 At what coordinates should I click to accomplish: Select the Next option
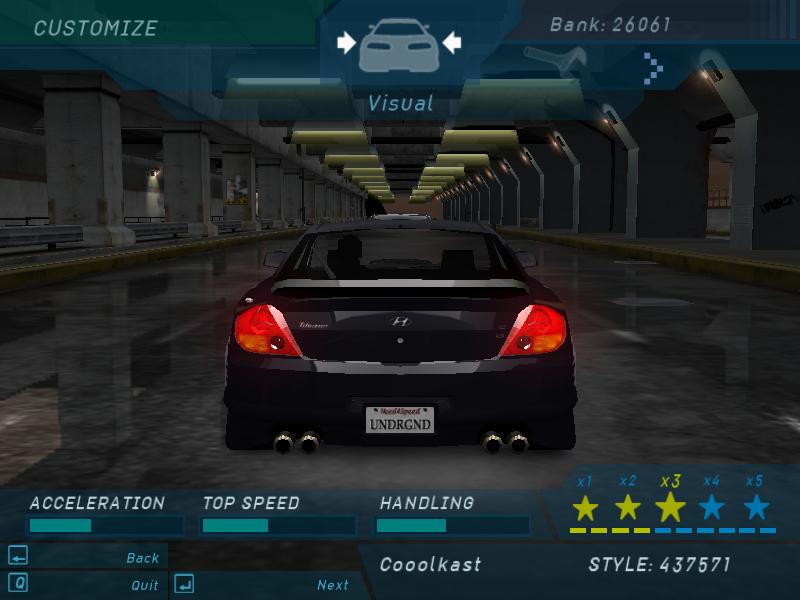point(333,585)
